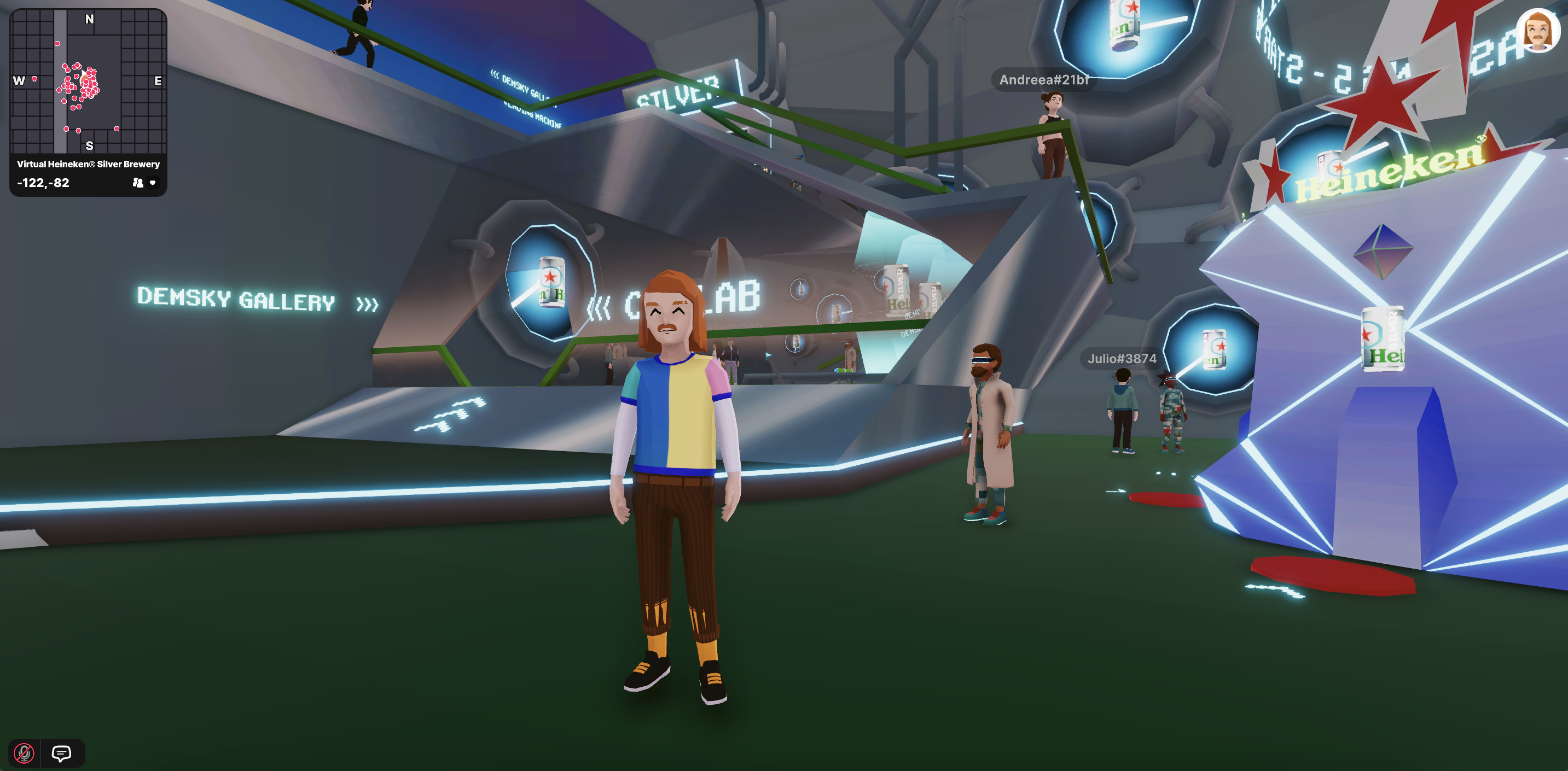Select the -122,-82 coordinates label

pos(43,183)
